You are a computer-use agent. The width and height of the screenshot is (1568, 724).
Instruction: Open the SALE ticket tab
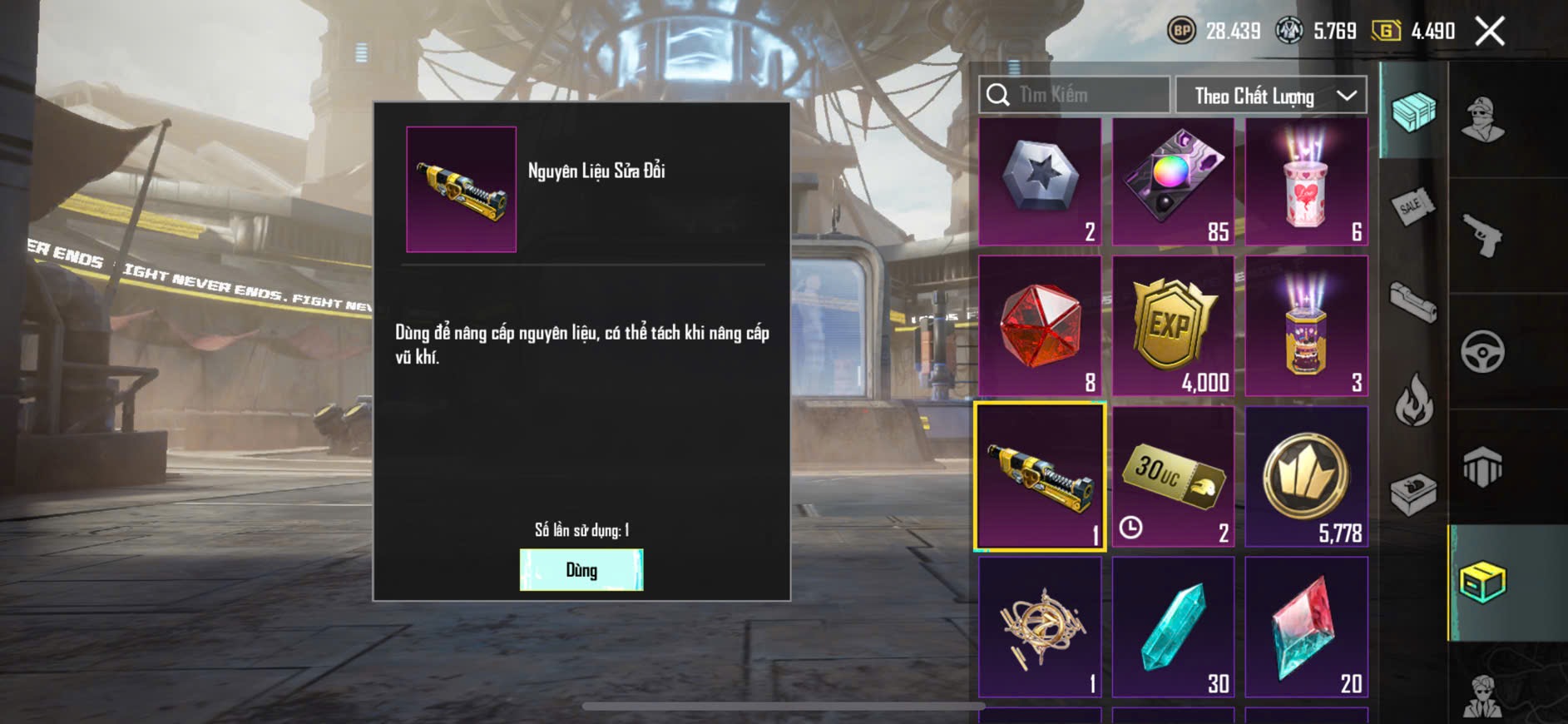click(1413, 206)
